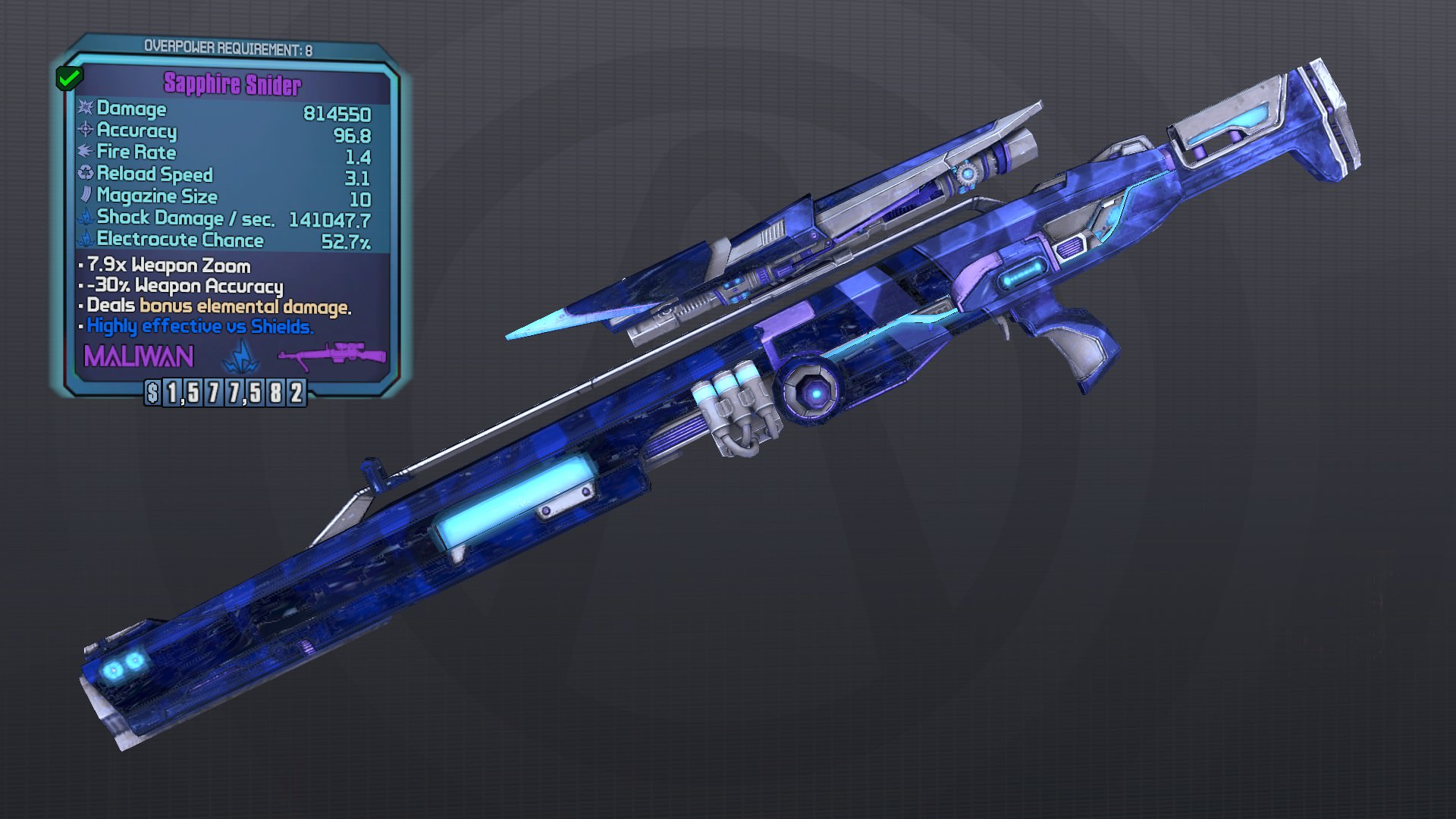Toggle the 'Highly effective vs Shields' bullet
Image resolution: width=1456 pixels, height=819 pixels.
[x=199, y=328]
